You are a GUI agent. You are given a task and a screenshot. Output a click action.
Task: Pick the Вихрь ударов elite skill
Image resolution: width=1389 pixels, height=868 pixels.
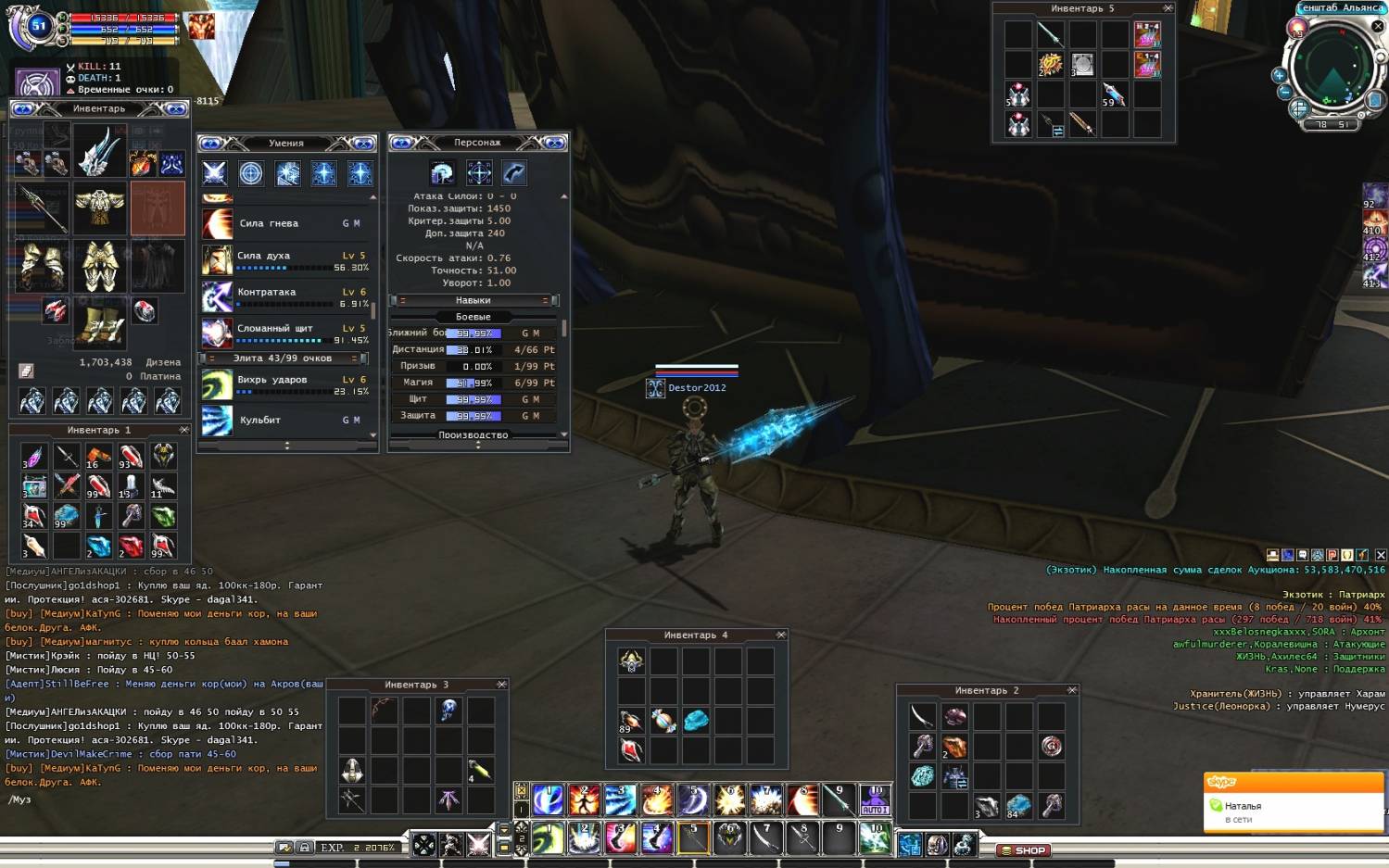[x=285, y=384]
